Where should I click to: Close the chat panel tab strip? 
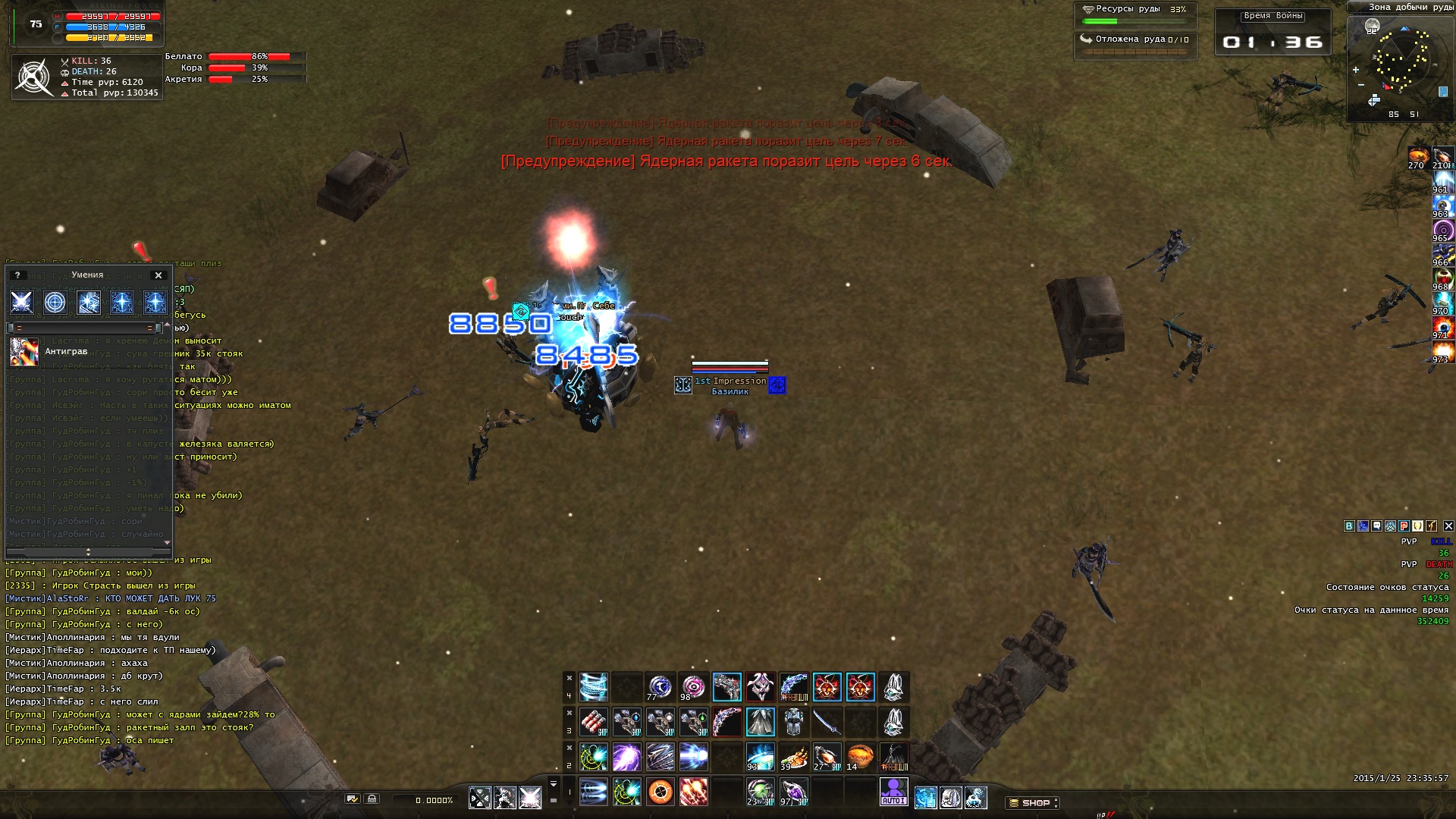[1448, 526]
